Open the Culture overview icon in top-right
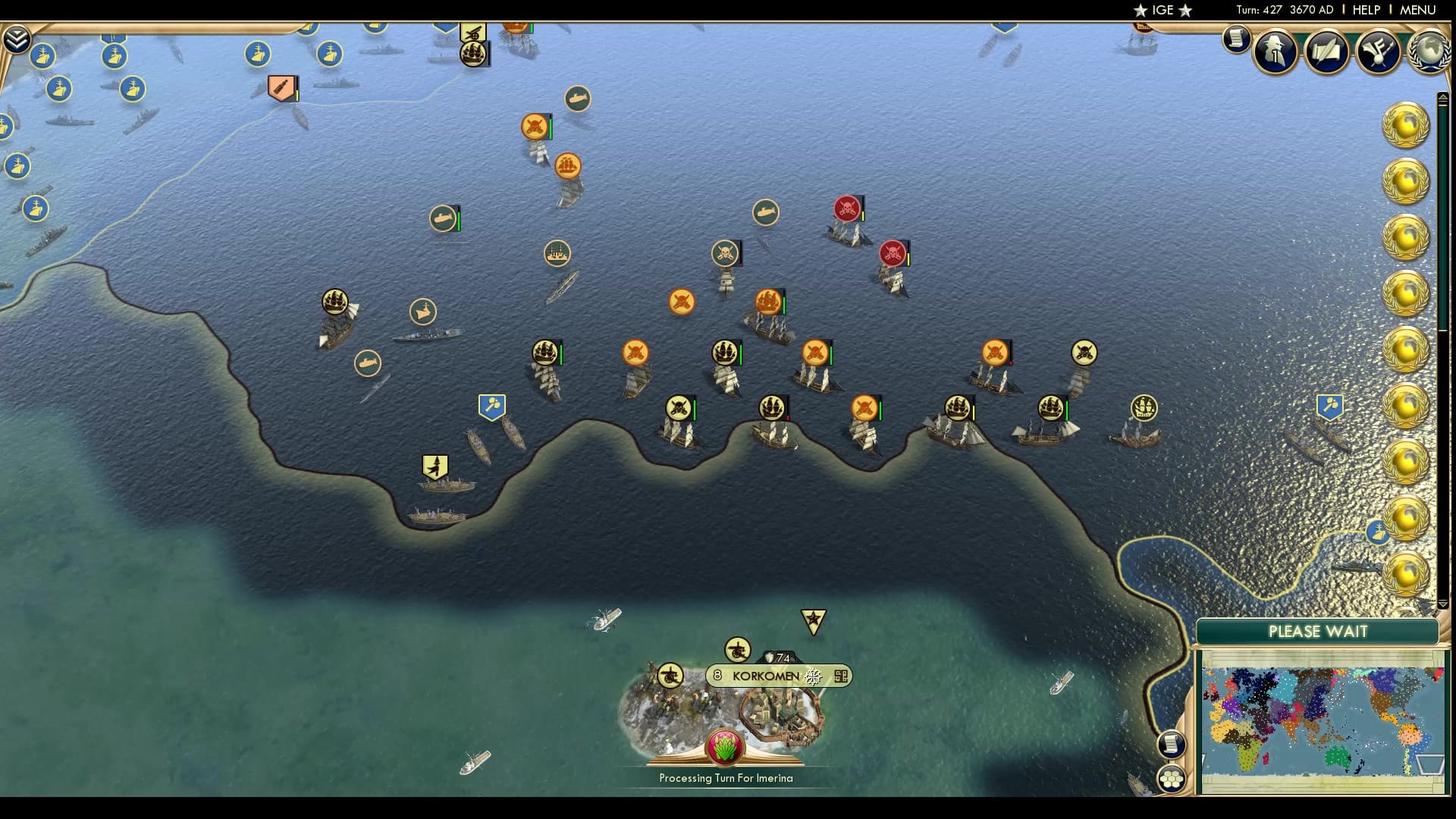This screenshot has height=819, width=1456. tap(1379, 52)
